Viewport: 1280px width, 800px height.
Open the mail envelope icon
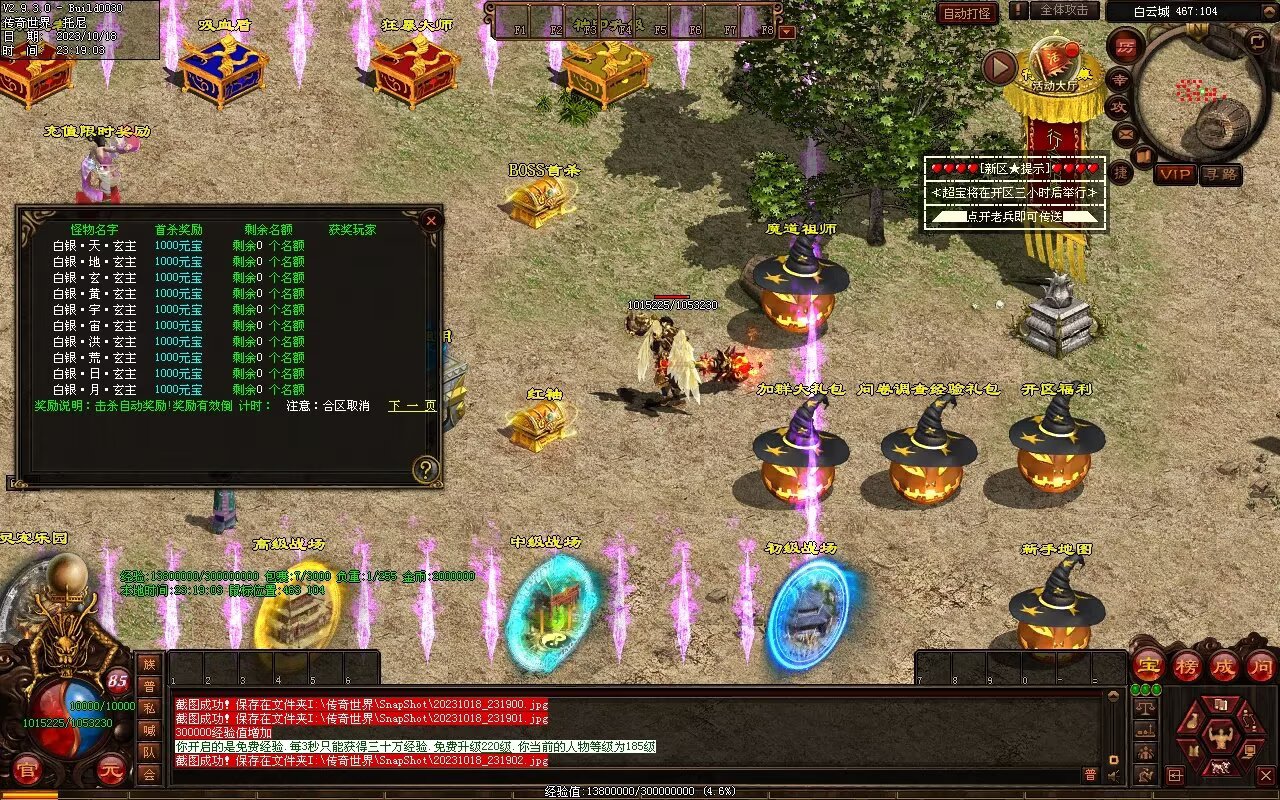coord(1125,132)
